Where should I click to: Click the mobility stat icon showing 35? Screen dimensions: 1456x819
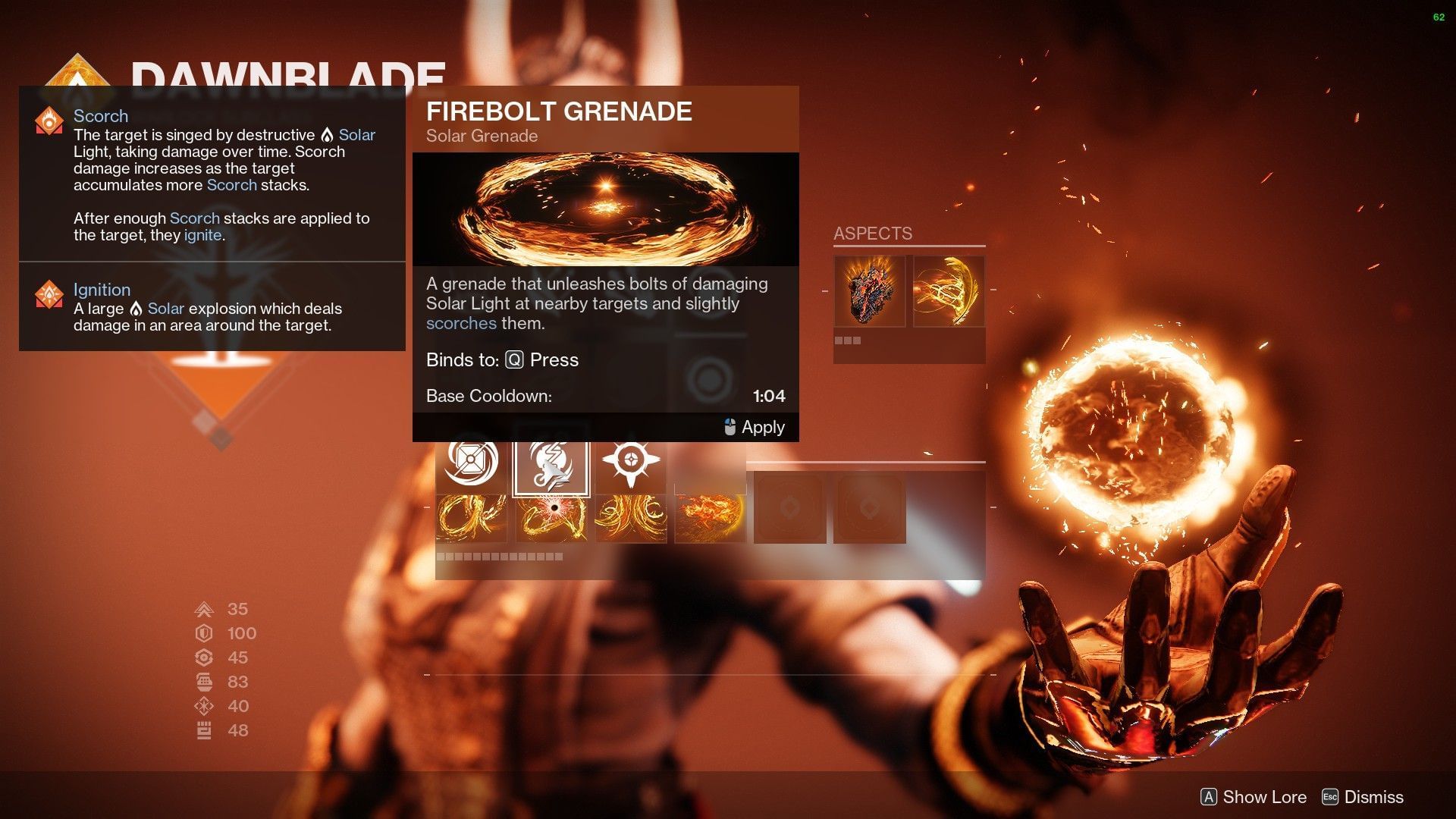(x=203, y=608)
